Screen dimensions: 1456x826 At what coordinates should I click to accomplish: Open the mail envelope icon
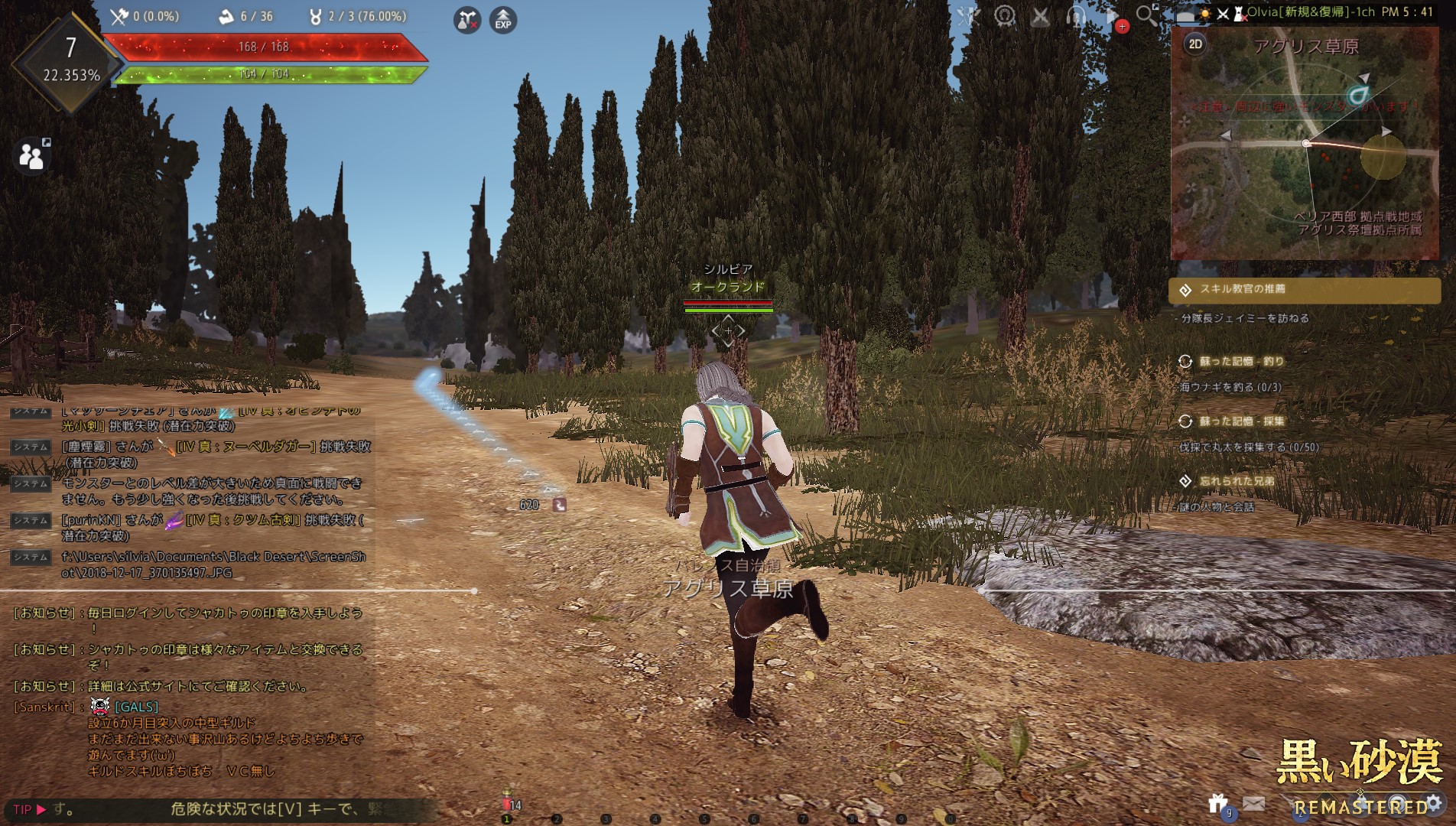(1253, 803)
